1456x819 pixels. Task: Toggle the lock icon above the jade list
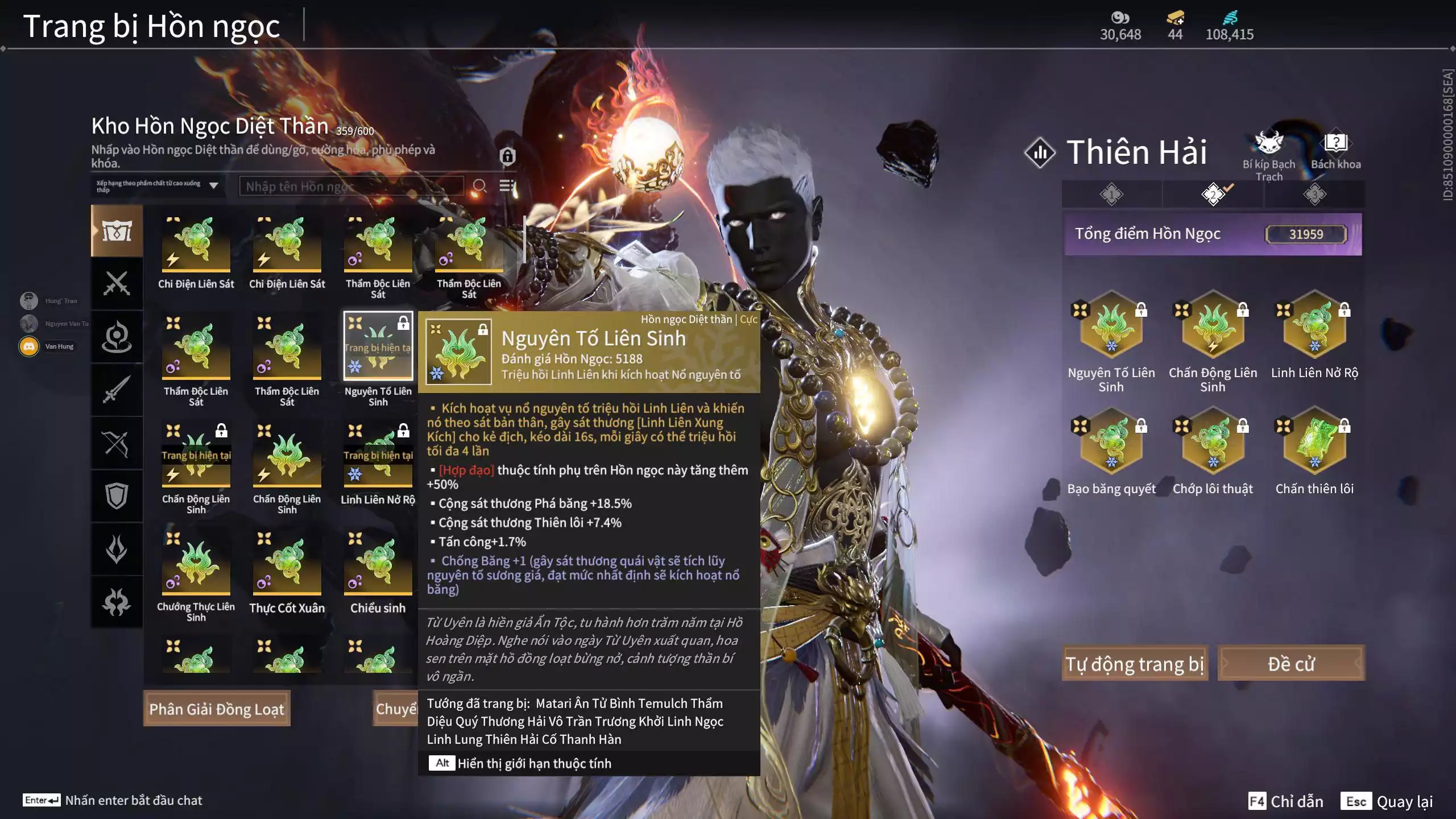[507, 155]
